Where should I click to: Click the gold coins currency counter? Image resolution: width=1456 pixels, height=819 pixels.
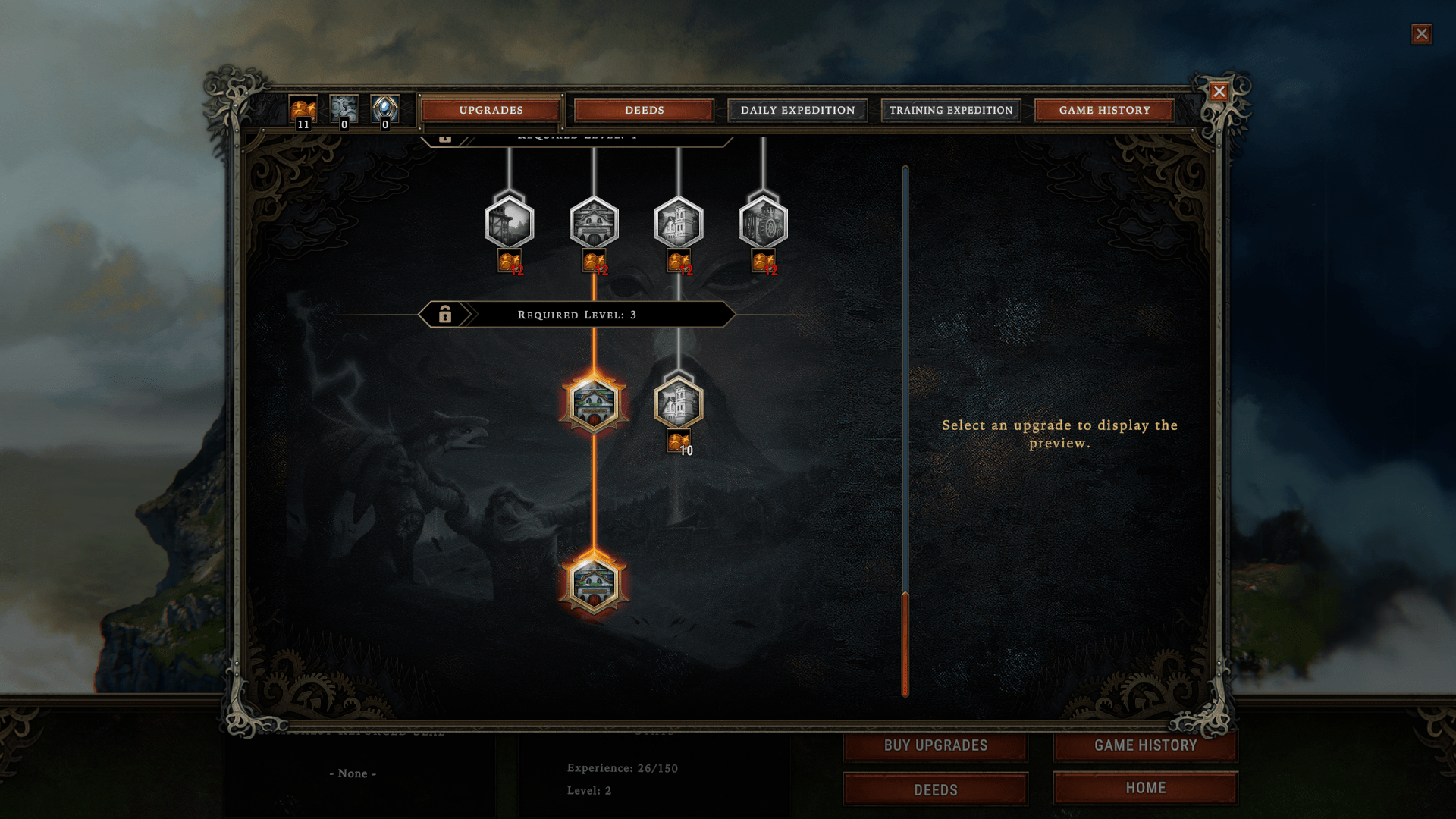(303, 110)
